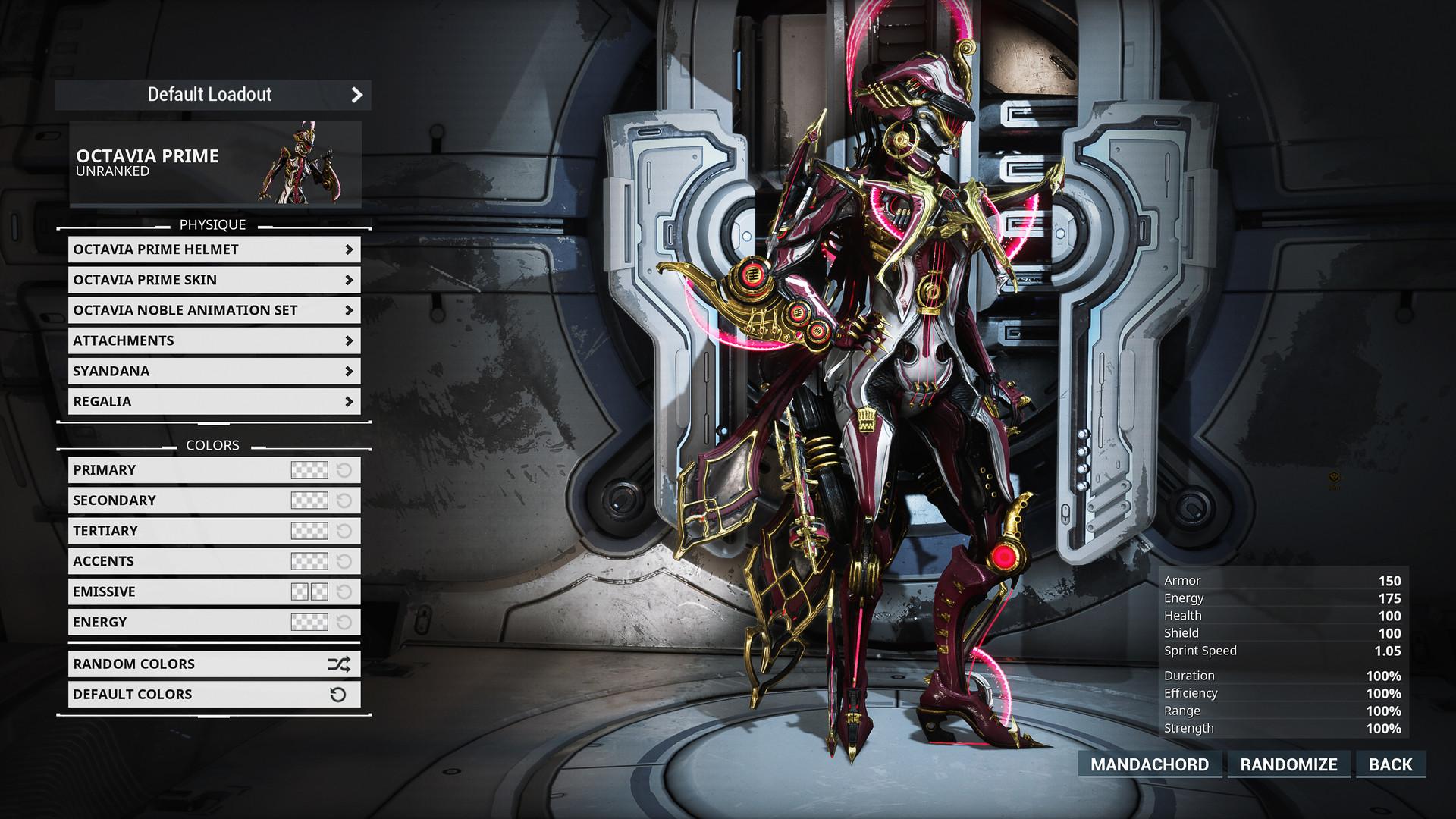Reset the Emissive color
The height and width of the screenshot is (819, 1456).
(x=344, y=591)
